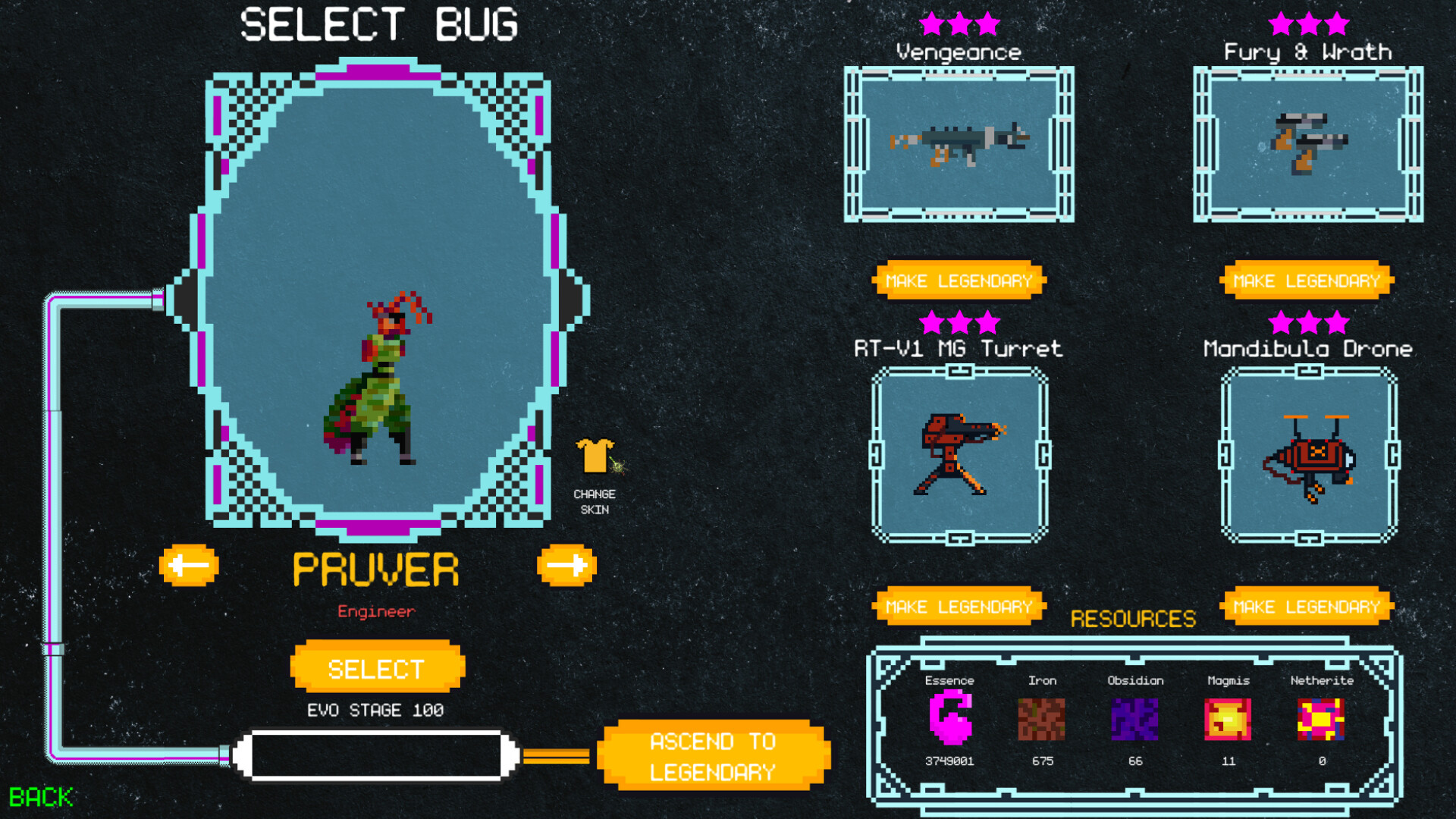The height and width of the screenshot is (819, 1456).
Task: Click the Iron resource icon
Action: [x=1043, y=720]
